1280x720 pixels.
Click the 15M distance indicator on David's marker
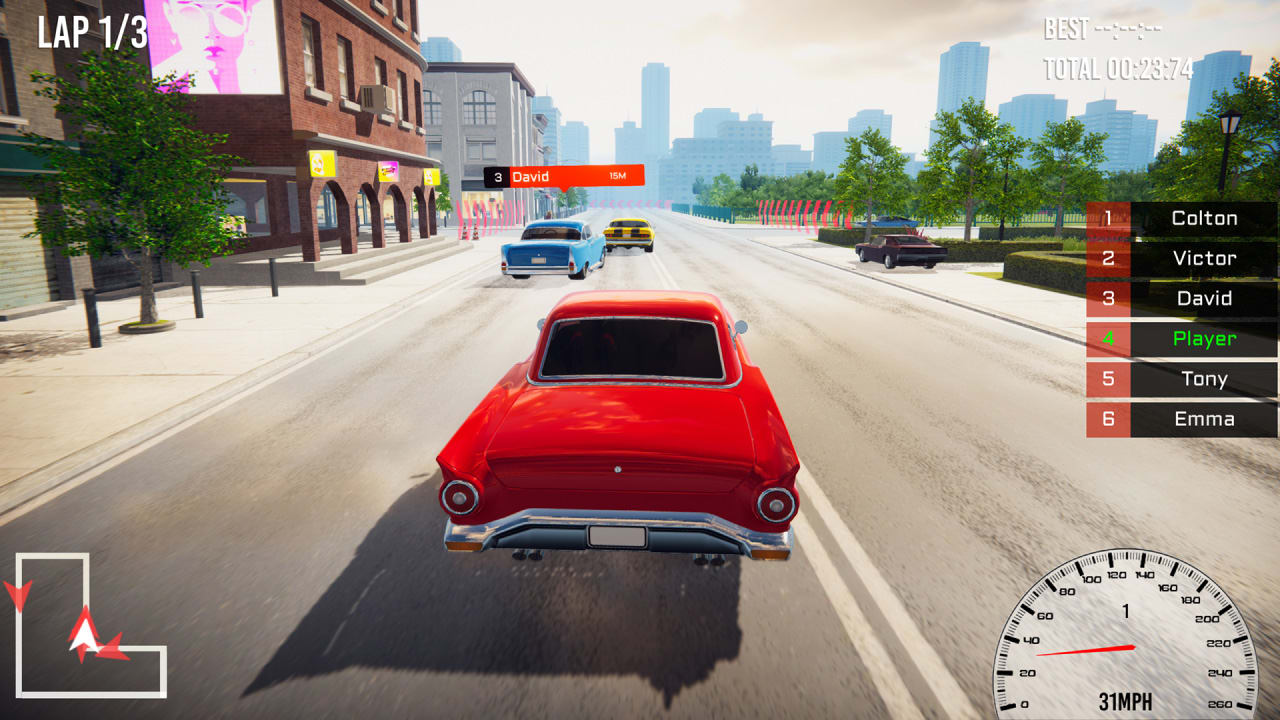(620, 177)
